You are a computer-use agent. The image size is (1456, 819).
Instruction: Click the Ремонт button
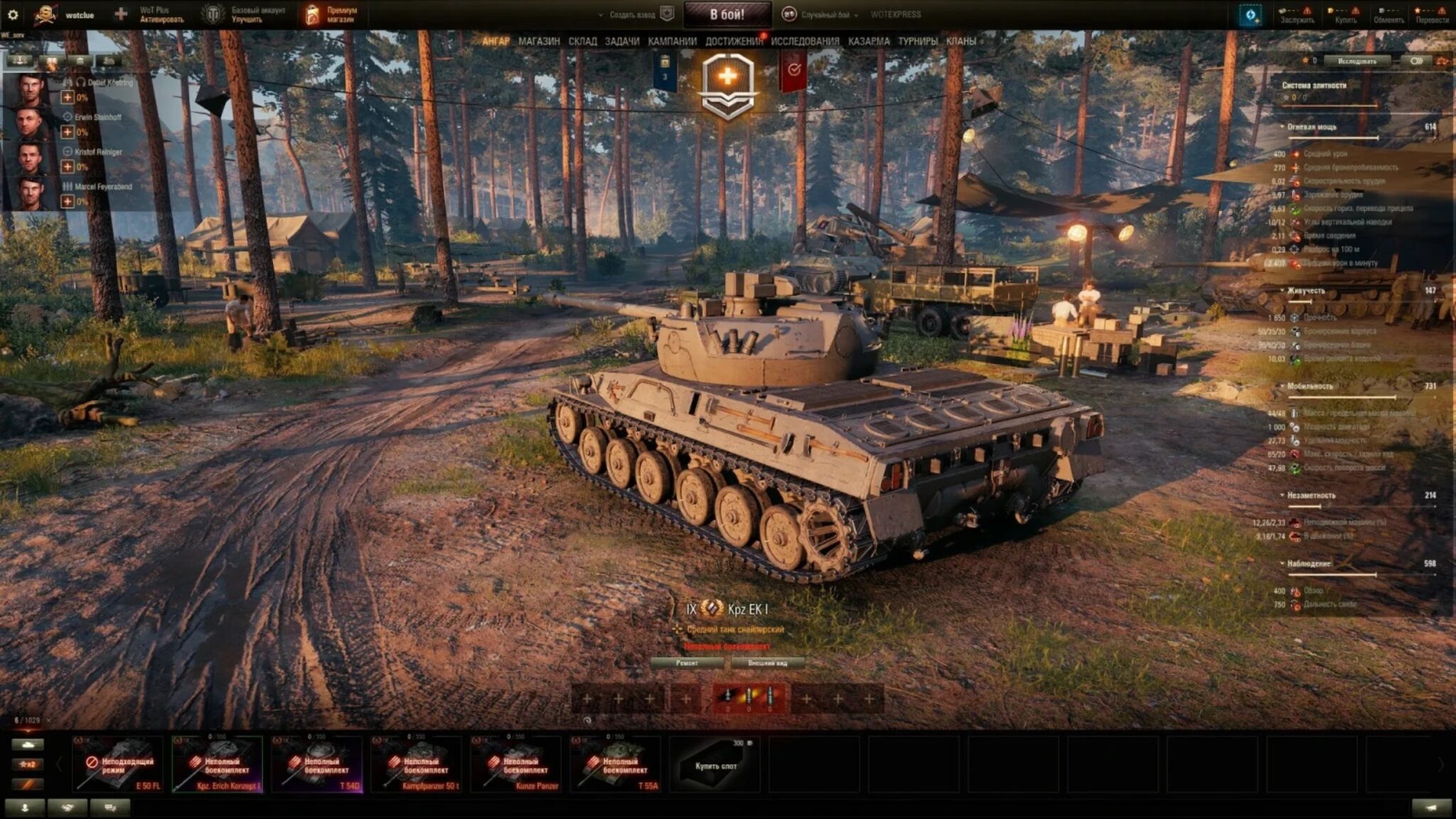pyautogui.click(x=687, y=663)
